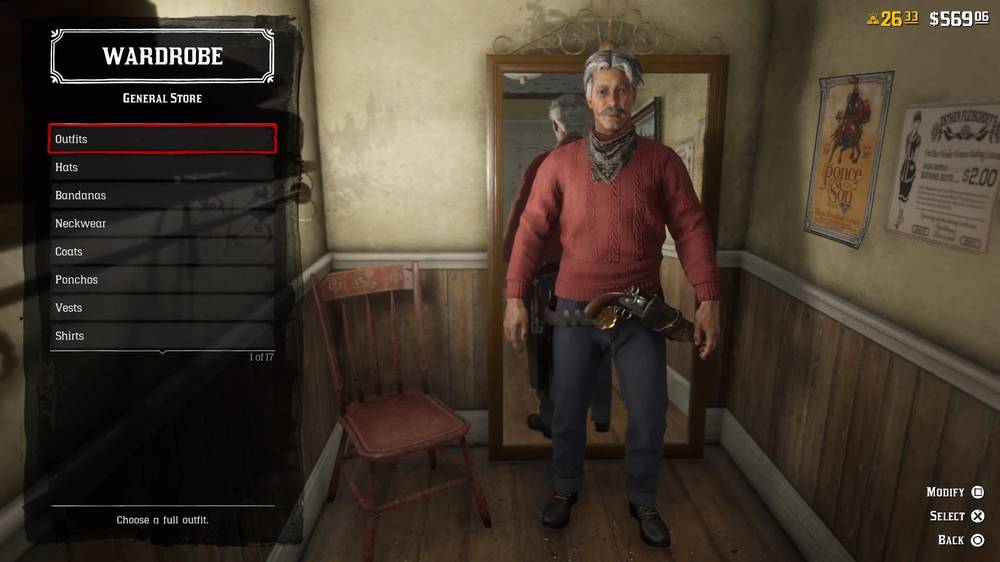1000x562 pixels.
Task: Open the Ponchos category
Action: point(162,279)
